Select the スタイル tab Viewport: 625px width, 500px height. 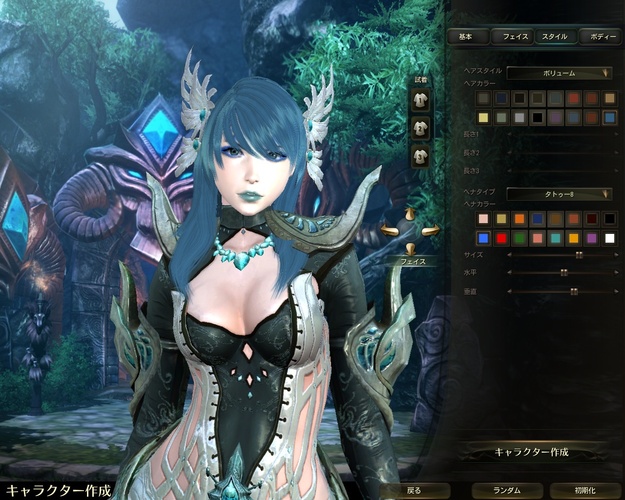point(554,37)
